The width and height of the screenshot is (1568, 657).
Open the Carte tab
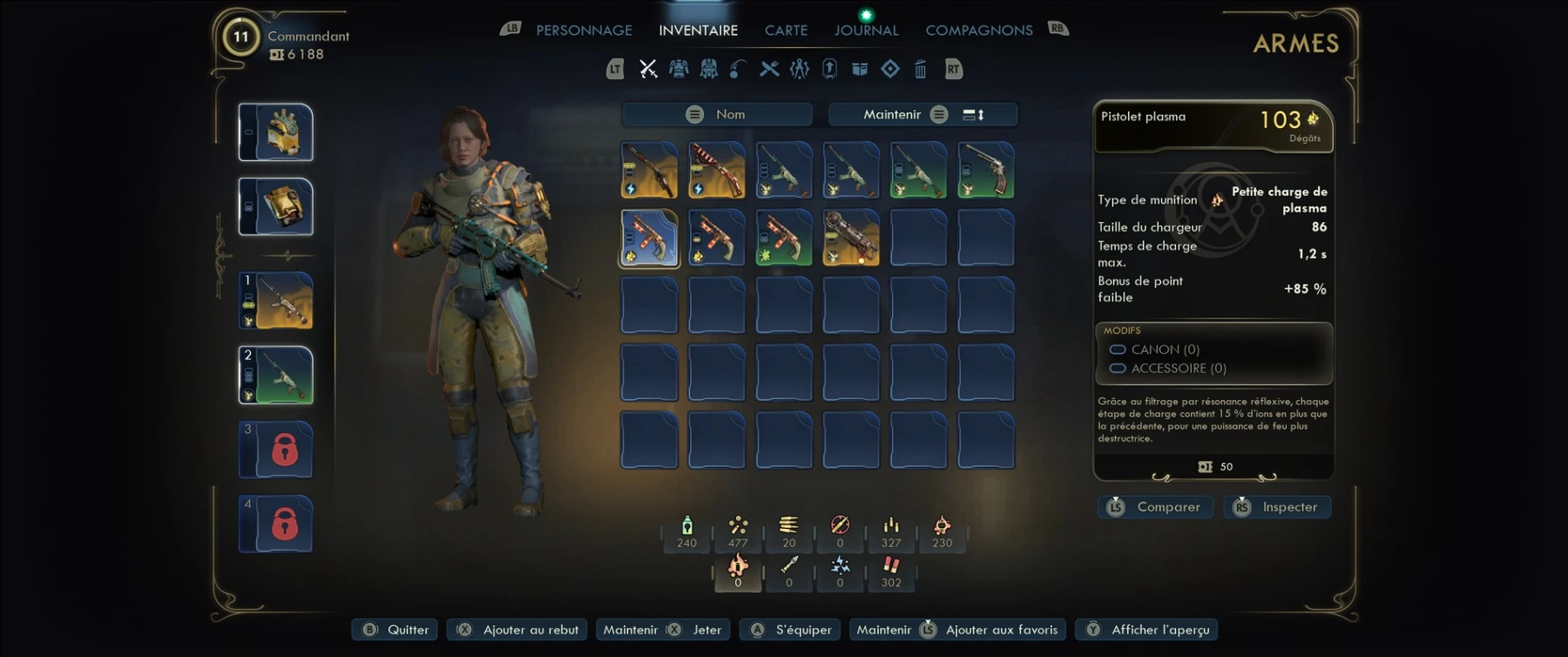click(786, 30)
